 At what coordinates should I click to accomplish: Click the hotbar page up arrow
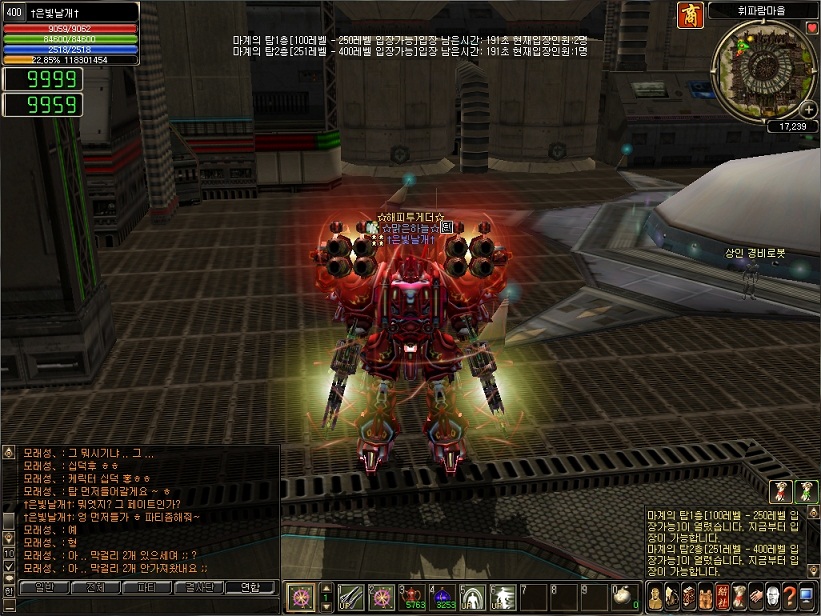coord(325,590)
